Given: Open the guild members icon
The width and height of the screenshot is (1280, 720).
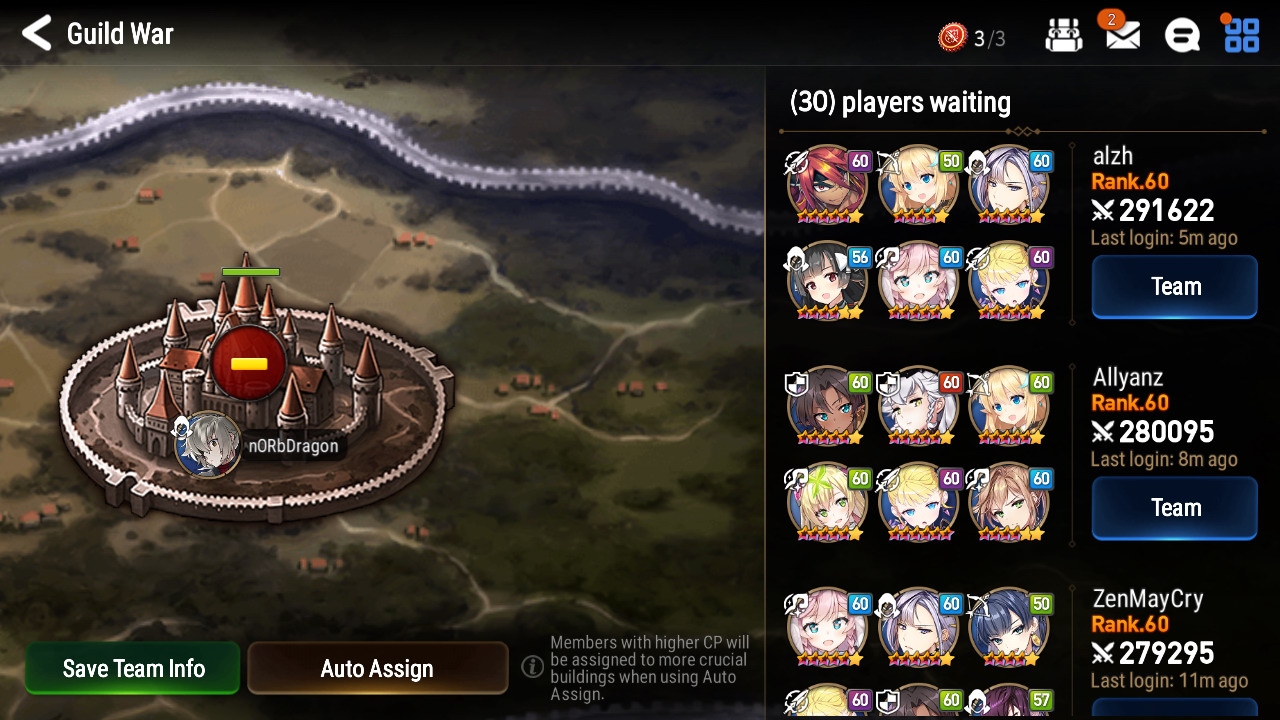Looking at the screenshot, I should (x=1063, y=36).
